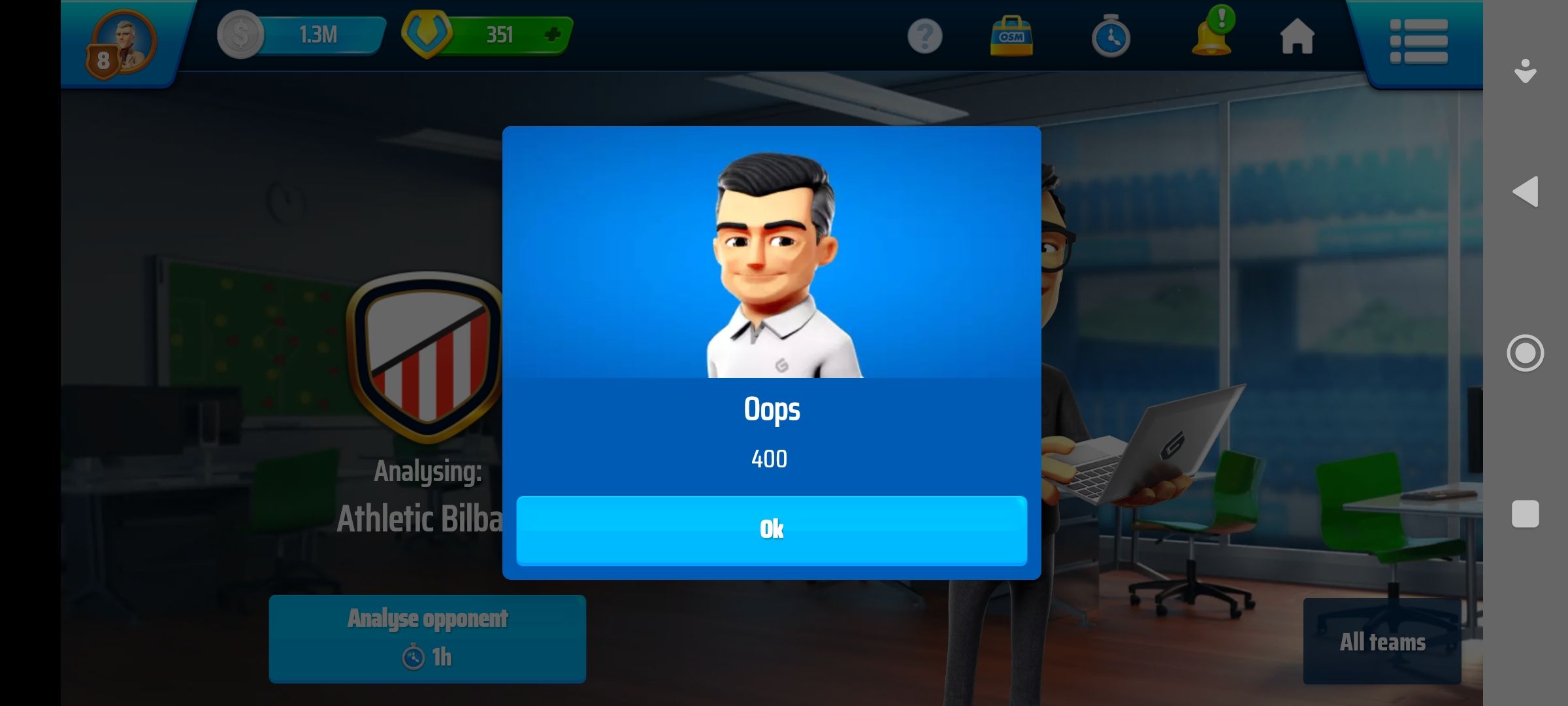Open the help question mark
Viewport: 1568px width, 706px height.
pos(924,36)
